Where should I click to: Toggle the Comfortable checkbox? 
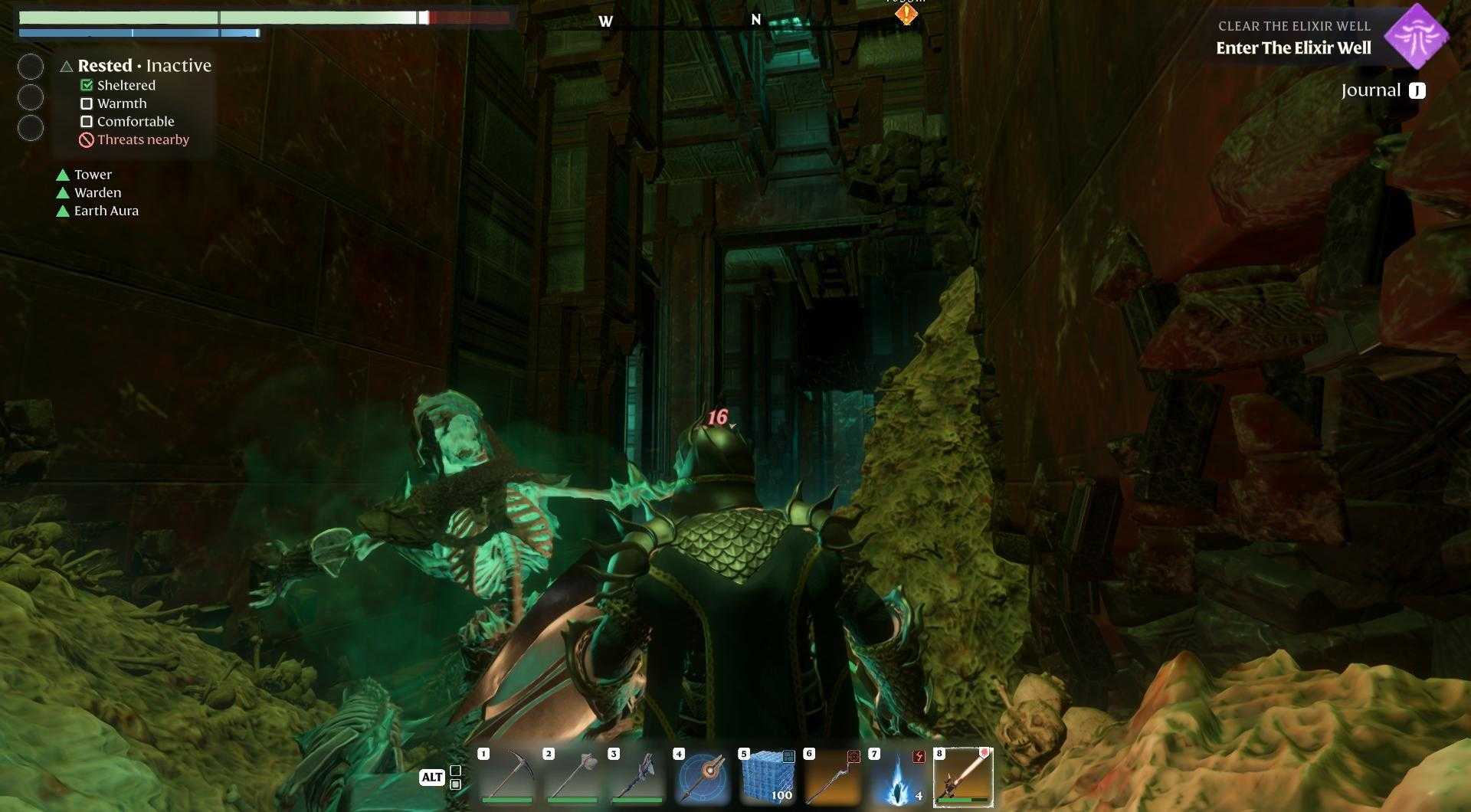pos(87,121)
